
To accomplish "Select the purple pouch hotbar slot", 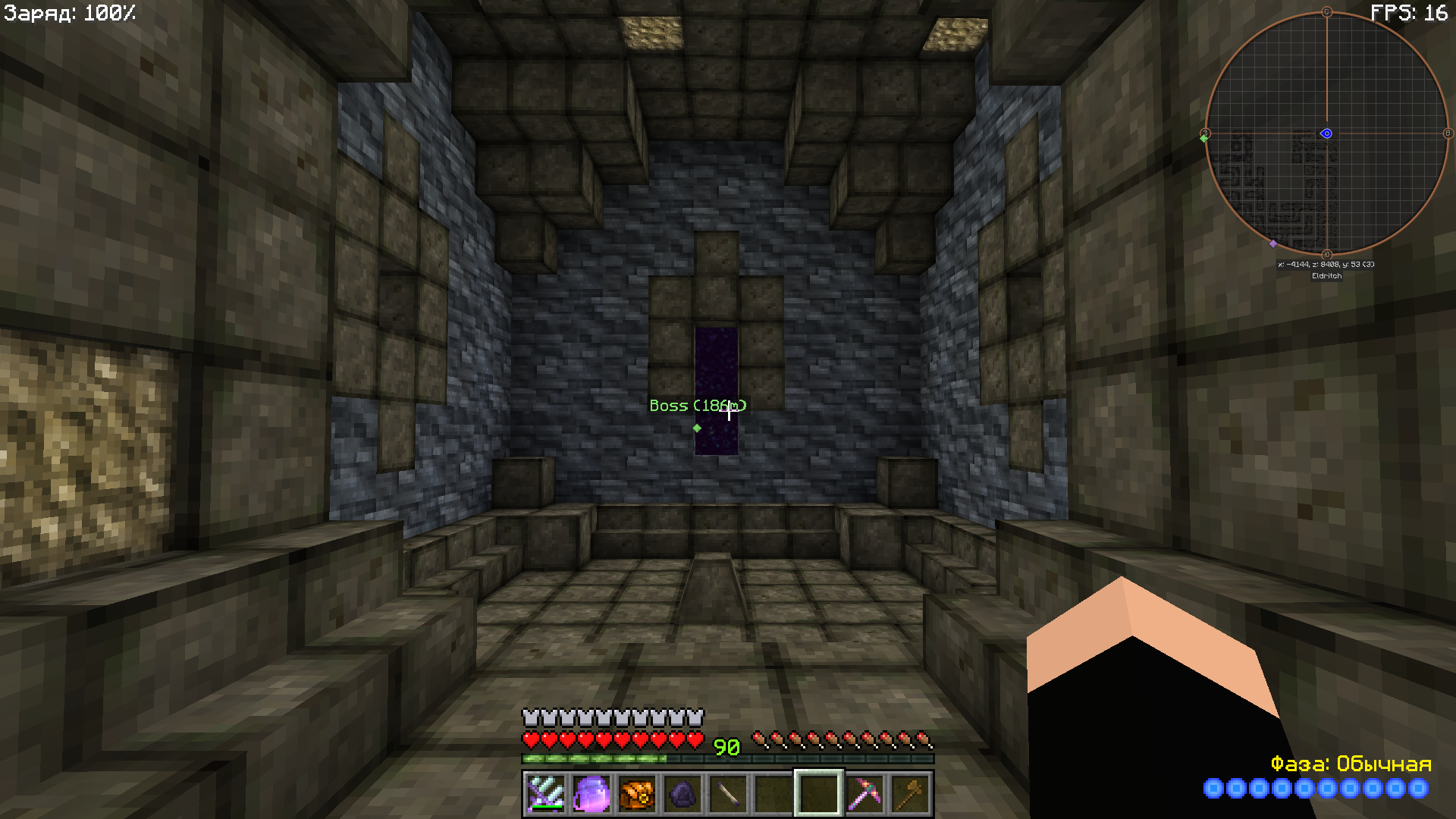I will tap(591, 794).
